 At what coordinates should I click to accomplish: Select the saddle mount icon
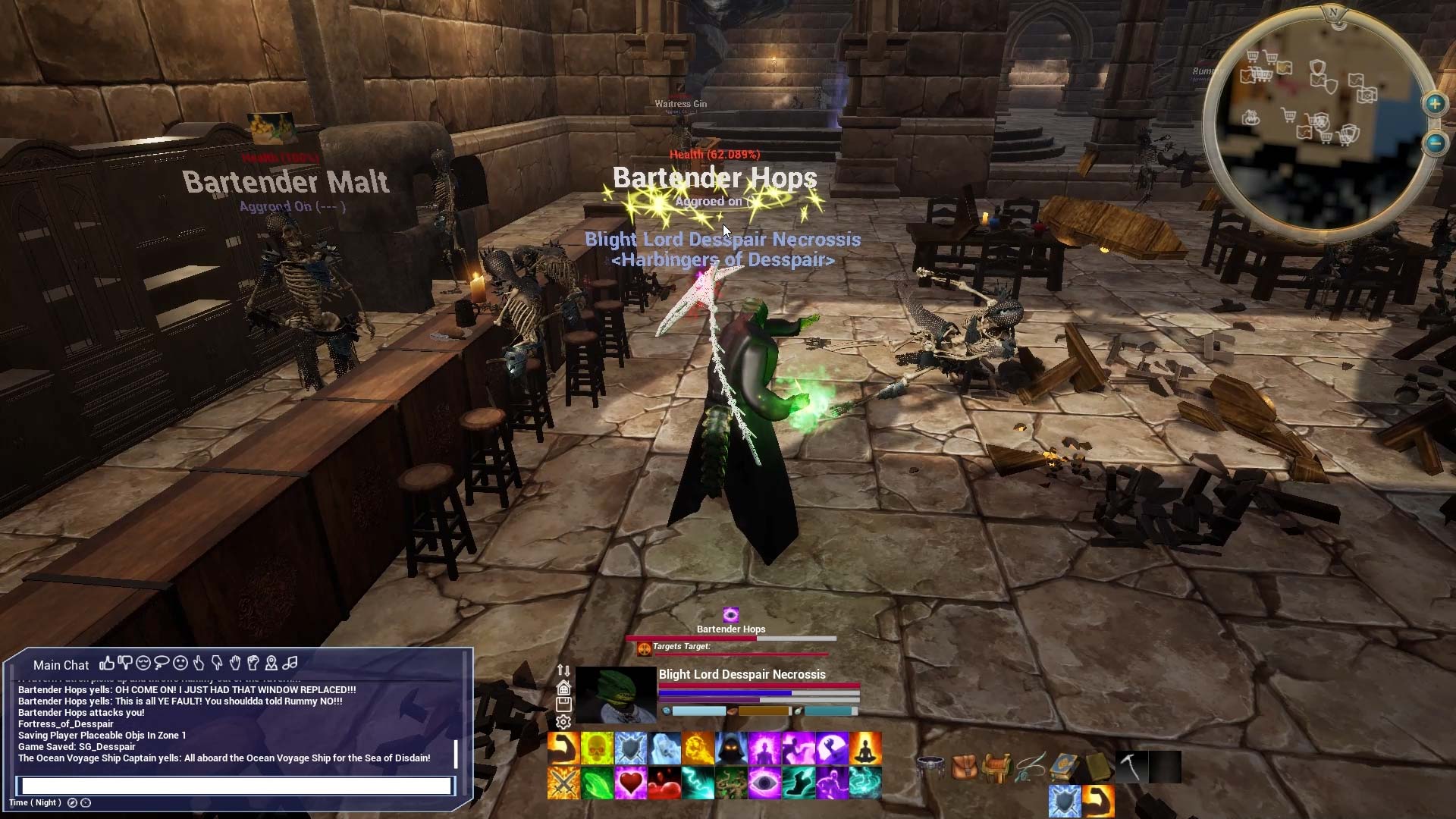(x=997, y=767)
